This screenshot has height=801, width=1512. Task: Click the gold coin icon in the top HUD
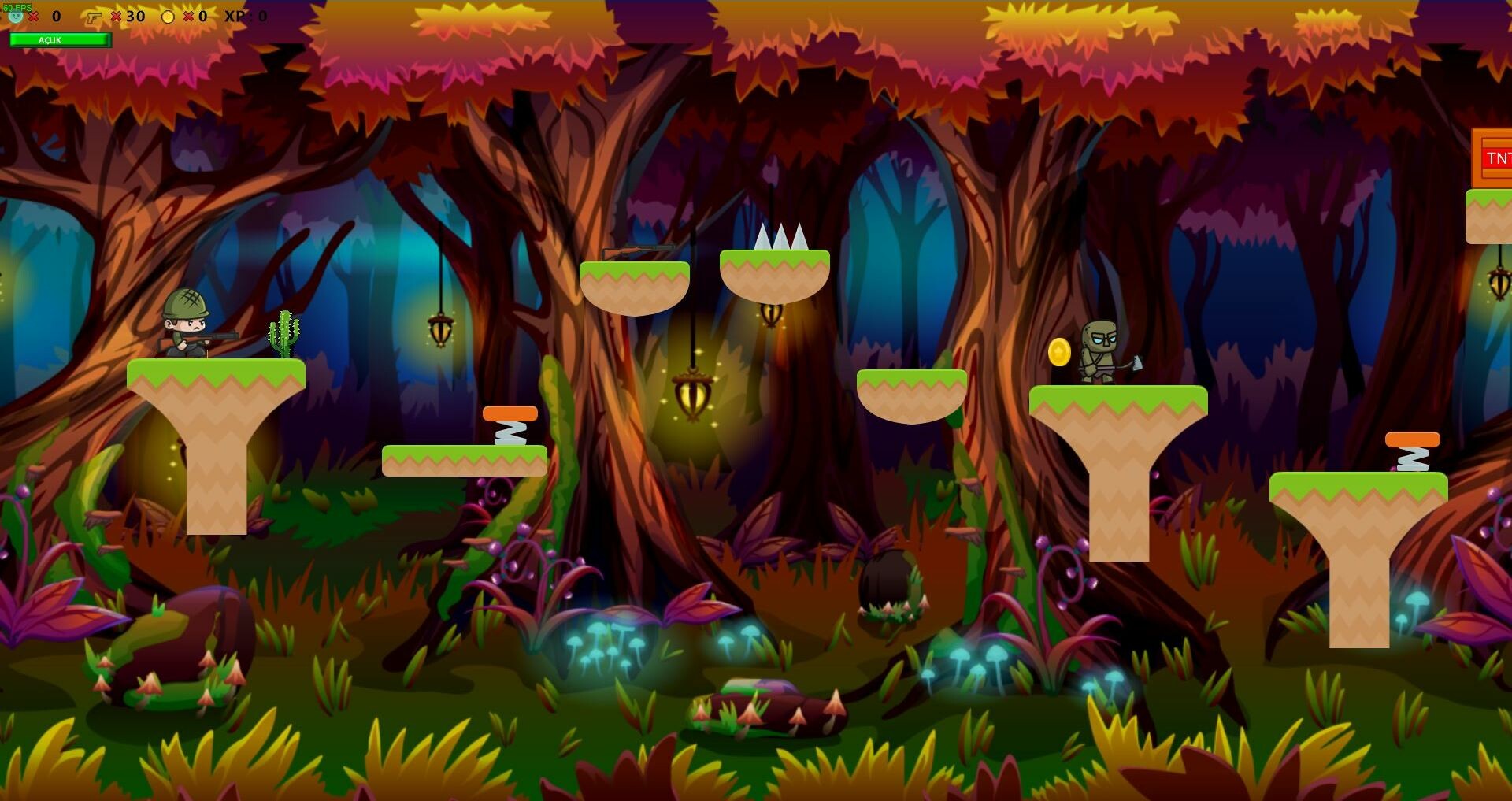point(168,17)
